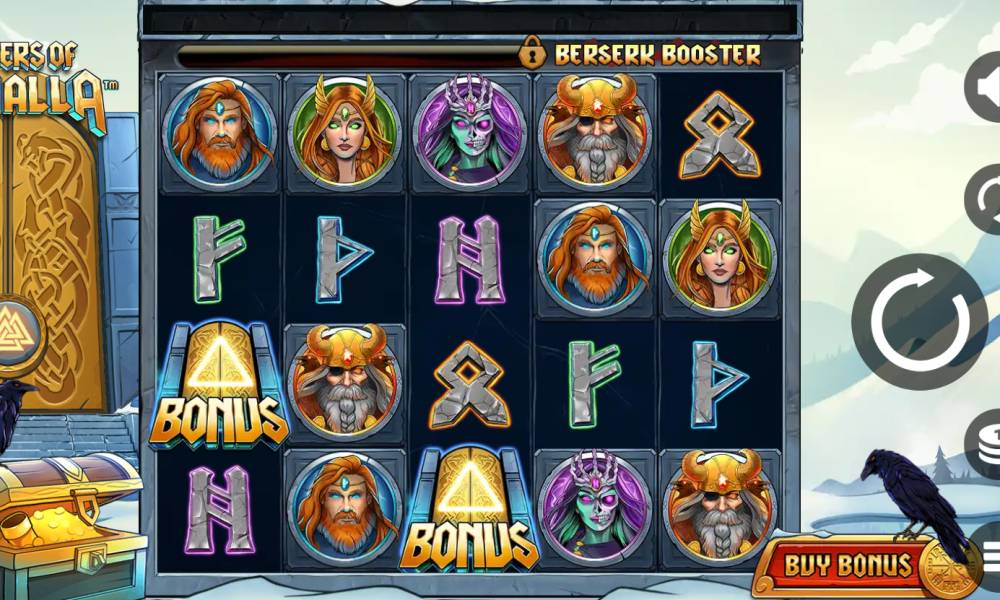The image size is (1000, 600).
Task: Open the Buy Bonus feature
Action: click(848, 566)
